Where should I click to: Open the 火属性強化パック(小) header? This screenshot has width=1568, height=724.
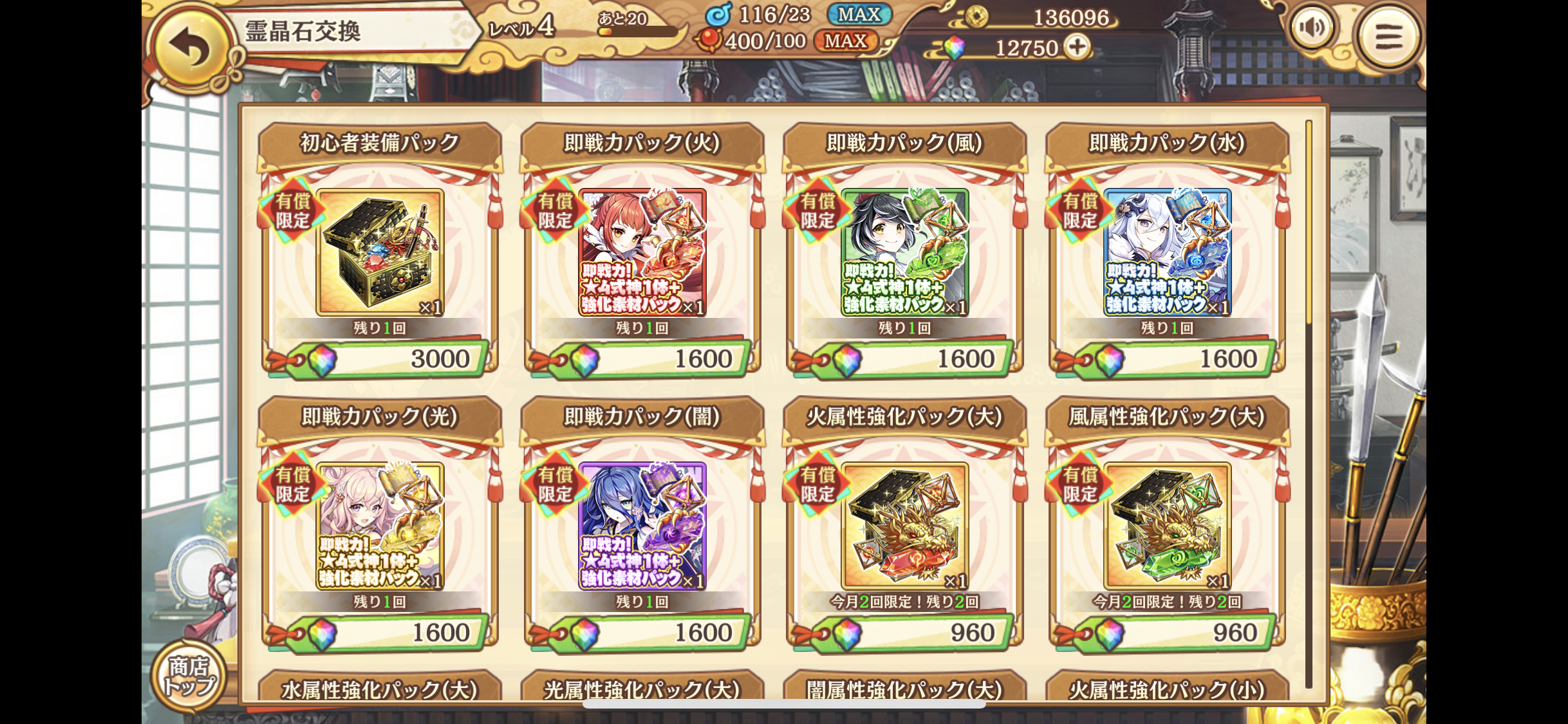pyautogui.click(x=1167, y=689)
